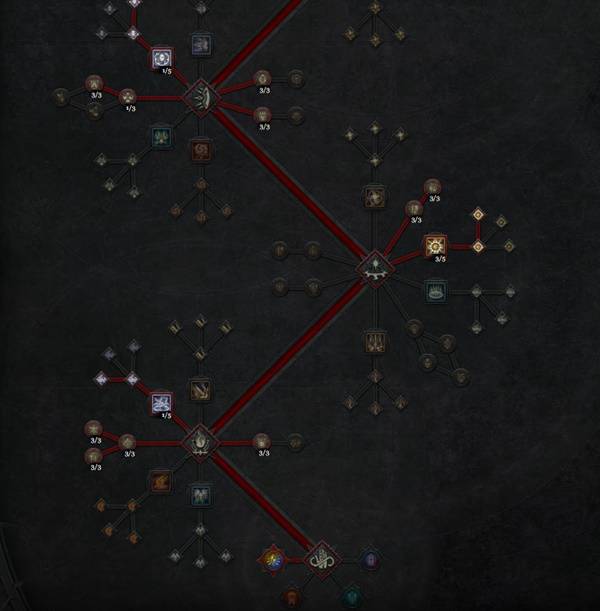Screen dimensions: 600x611
Task: Click the lower cluster's diamond hub node
Action: click(x=199, y=441)
